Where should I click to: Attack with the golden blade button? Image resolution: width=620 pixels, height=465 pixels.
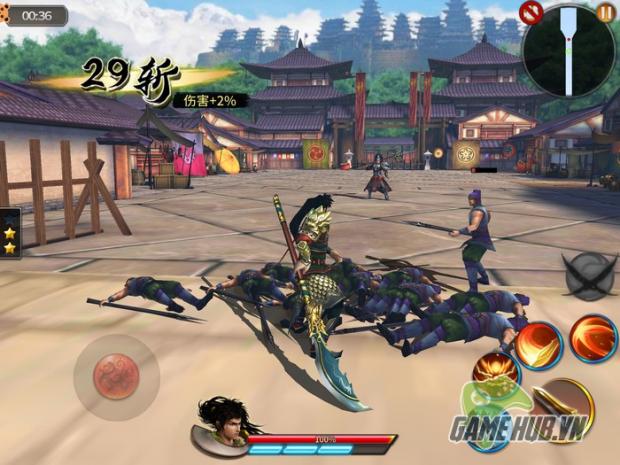[x=563, y=404]
